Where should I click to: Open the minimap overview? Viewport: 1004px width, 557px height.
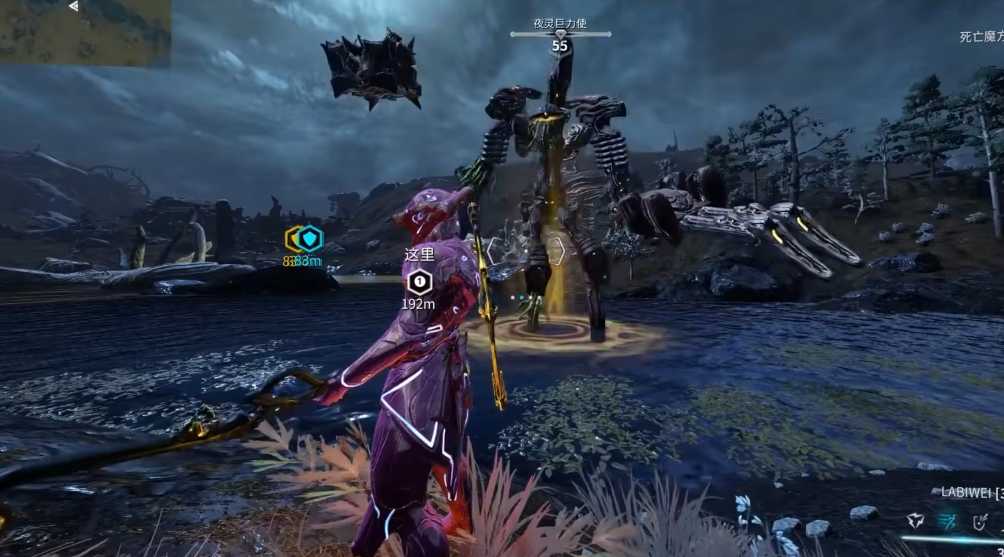(x=85, y=33)
